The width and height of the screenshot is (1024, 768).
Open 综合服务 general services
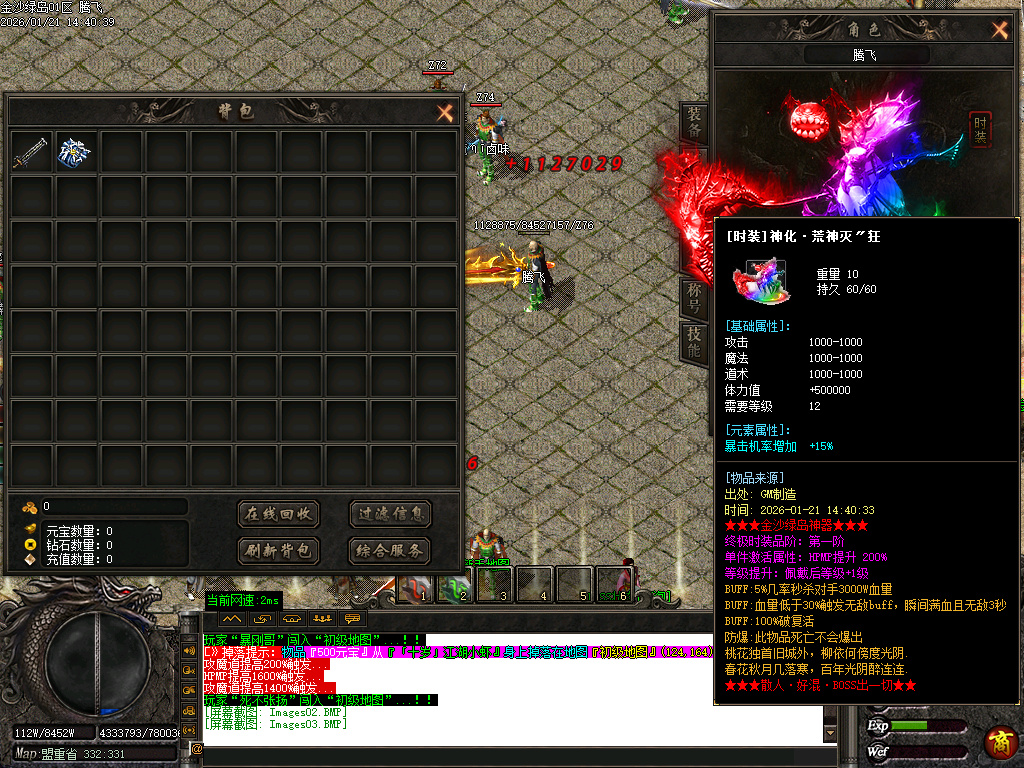[390, 550]
